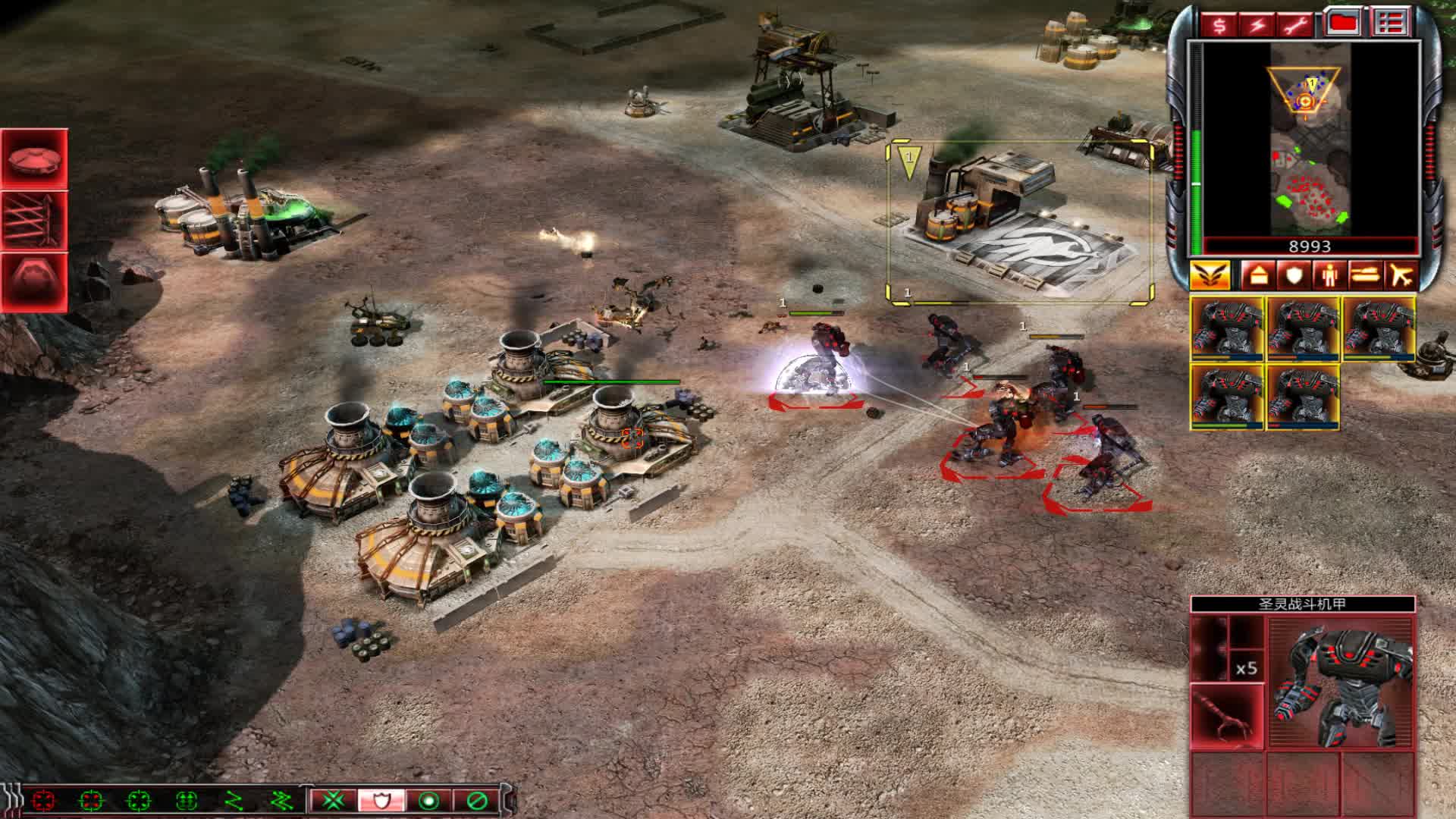Click the dollar sign sell button
Screen dimensions: 1456x819
[x=1219, y=25]
